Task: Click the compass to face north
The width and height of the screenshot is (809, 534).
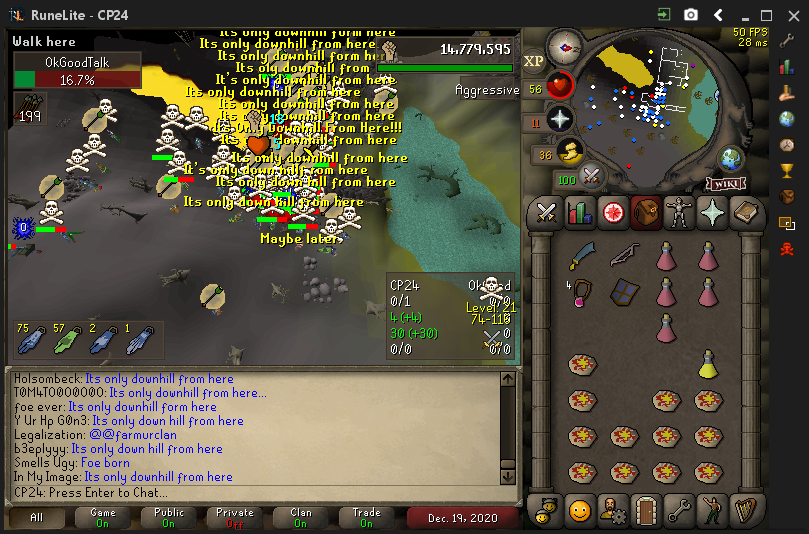Action: pyautogui.click(x=566, y=46)
